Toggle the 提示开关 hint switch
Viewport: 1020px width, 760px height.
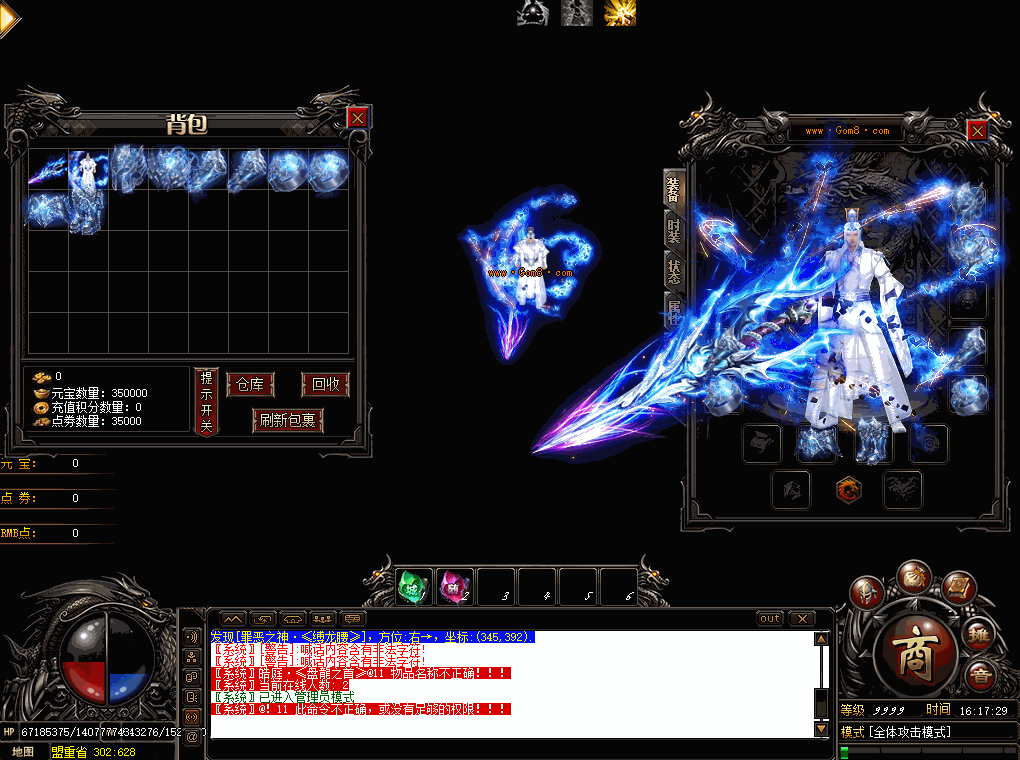pos(206,401)
